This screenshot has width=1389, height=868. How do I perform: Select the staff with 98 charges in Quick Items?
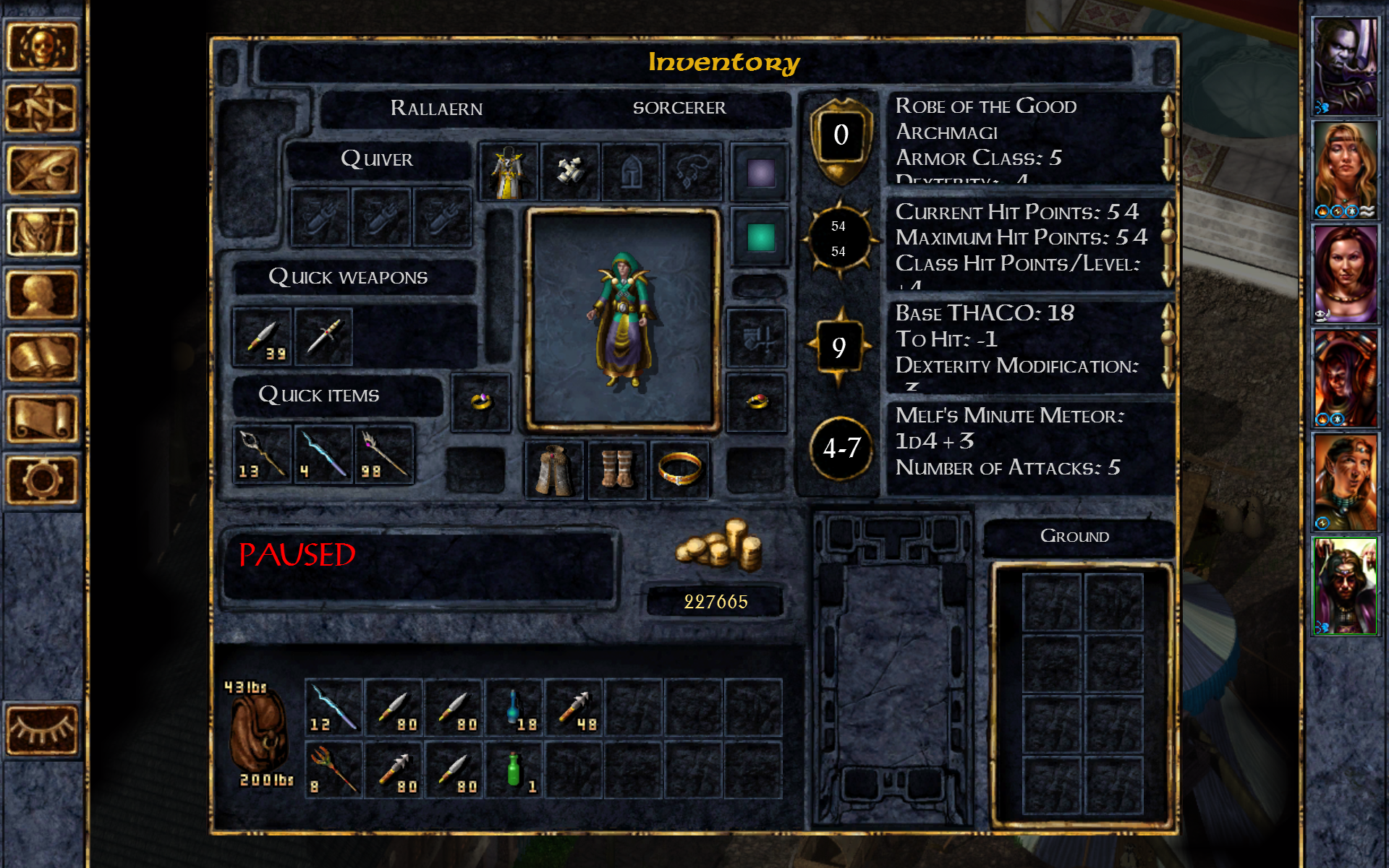point(383,454)
